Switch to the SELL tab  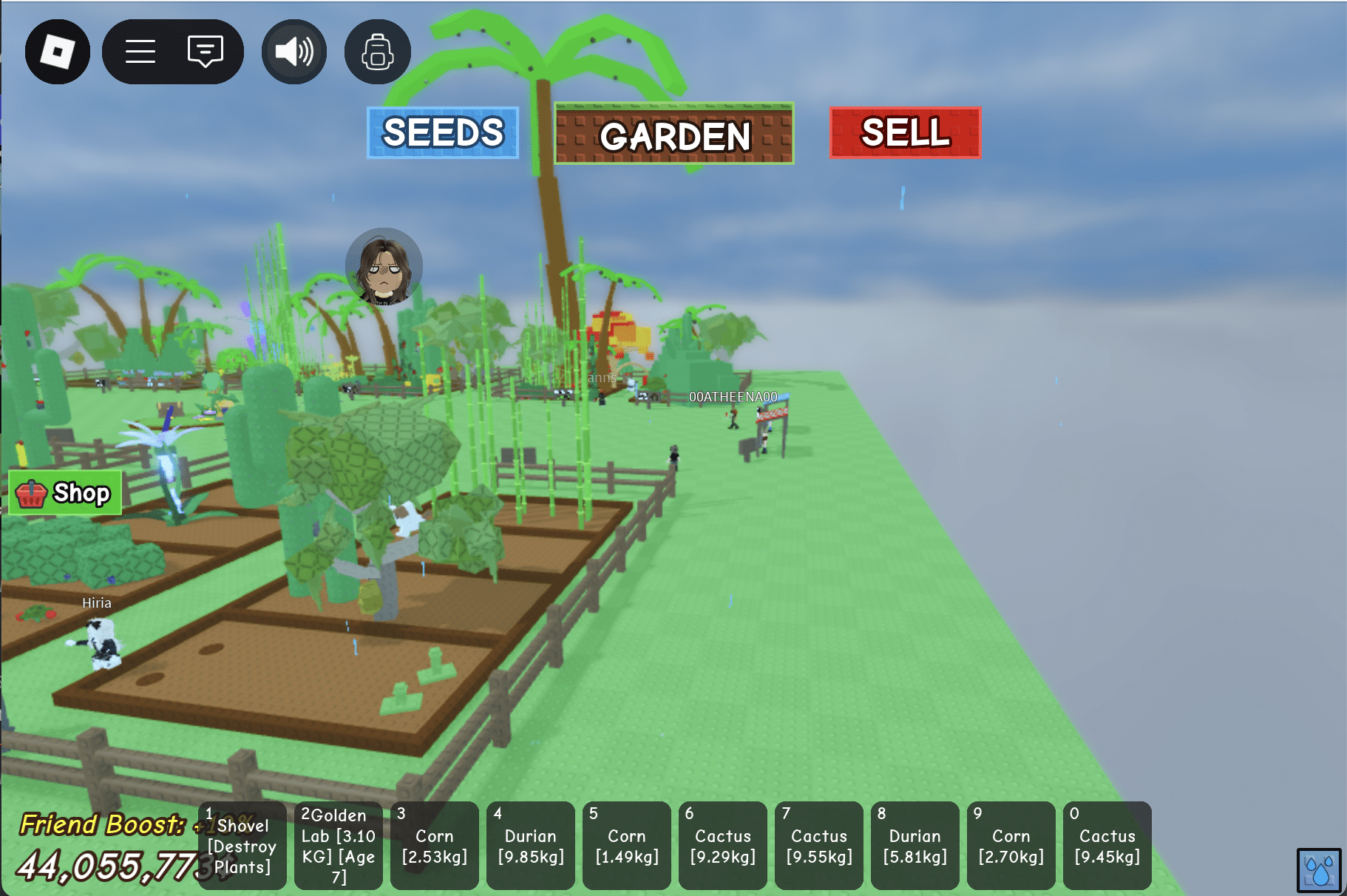(903, 133)
